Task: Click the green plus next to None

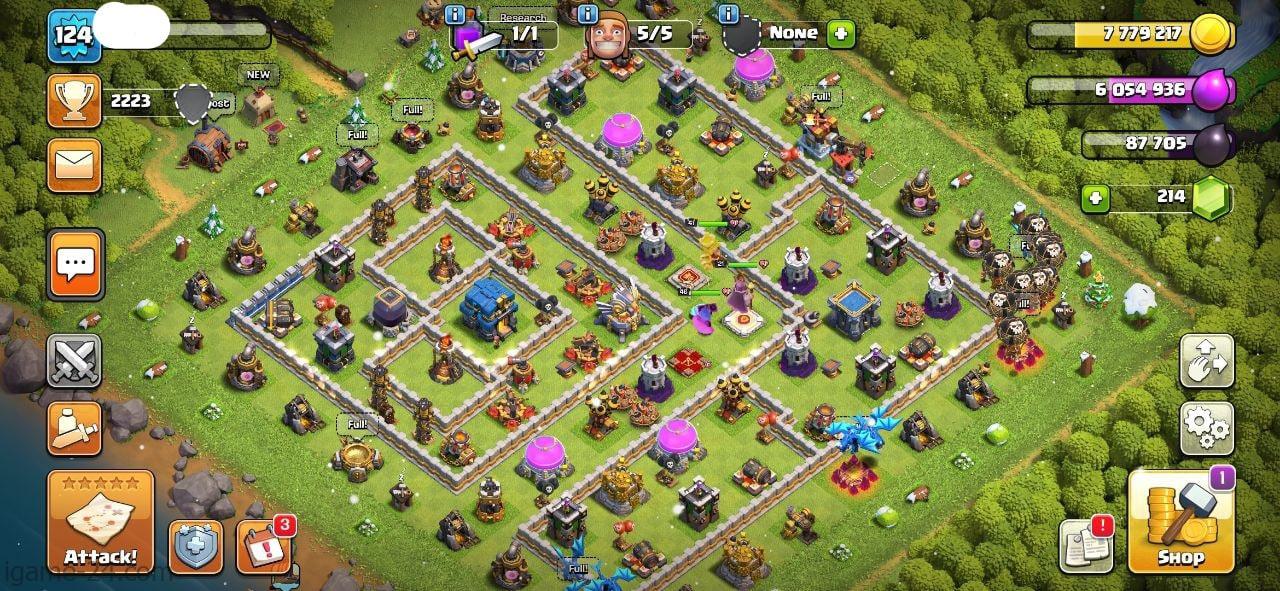Action: (840, 33)
